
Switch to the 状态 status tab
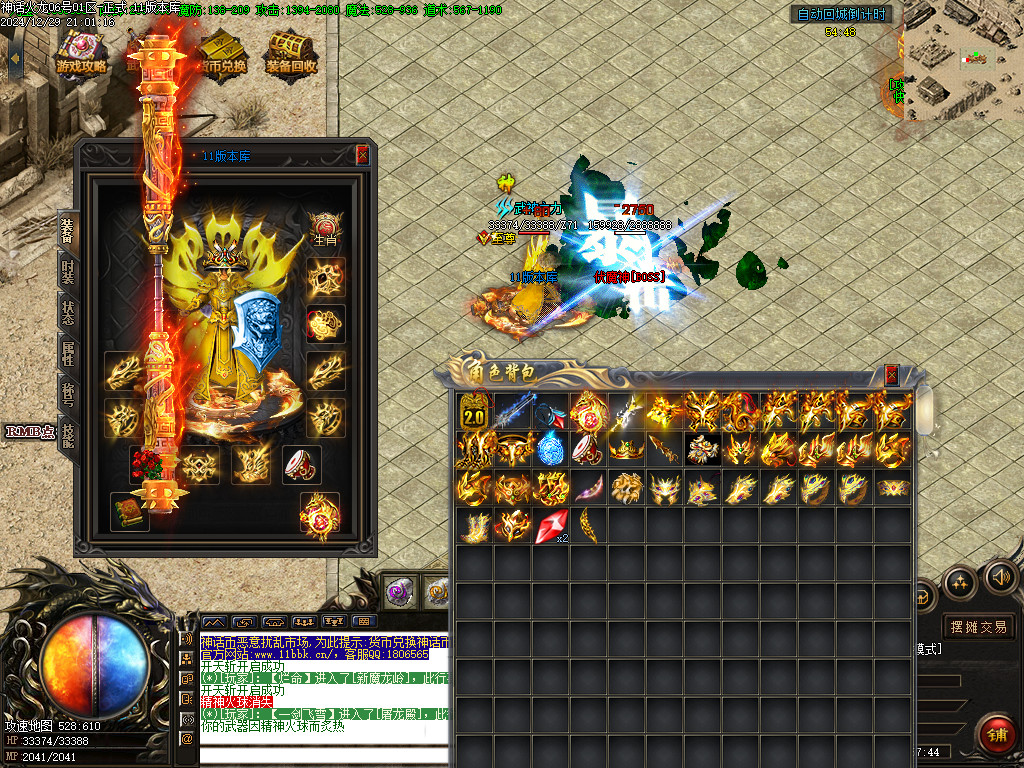point(67,314)
